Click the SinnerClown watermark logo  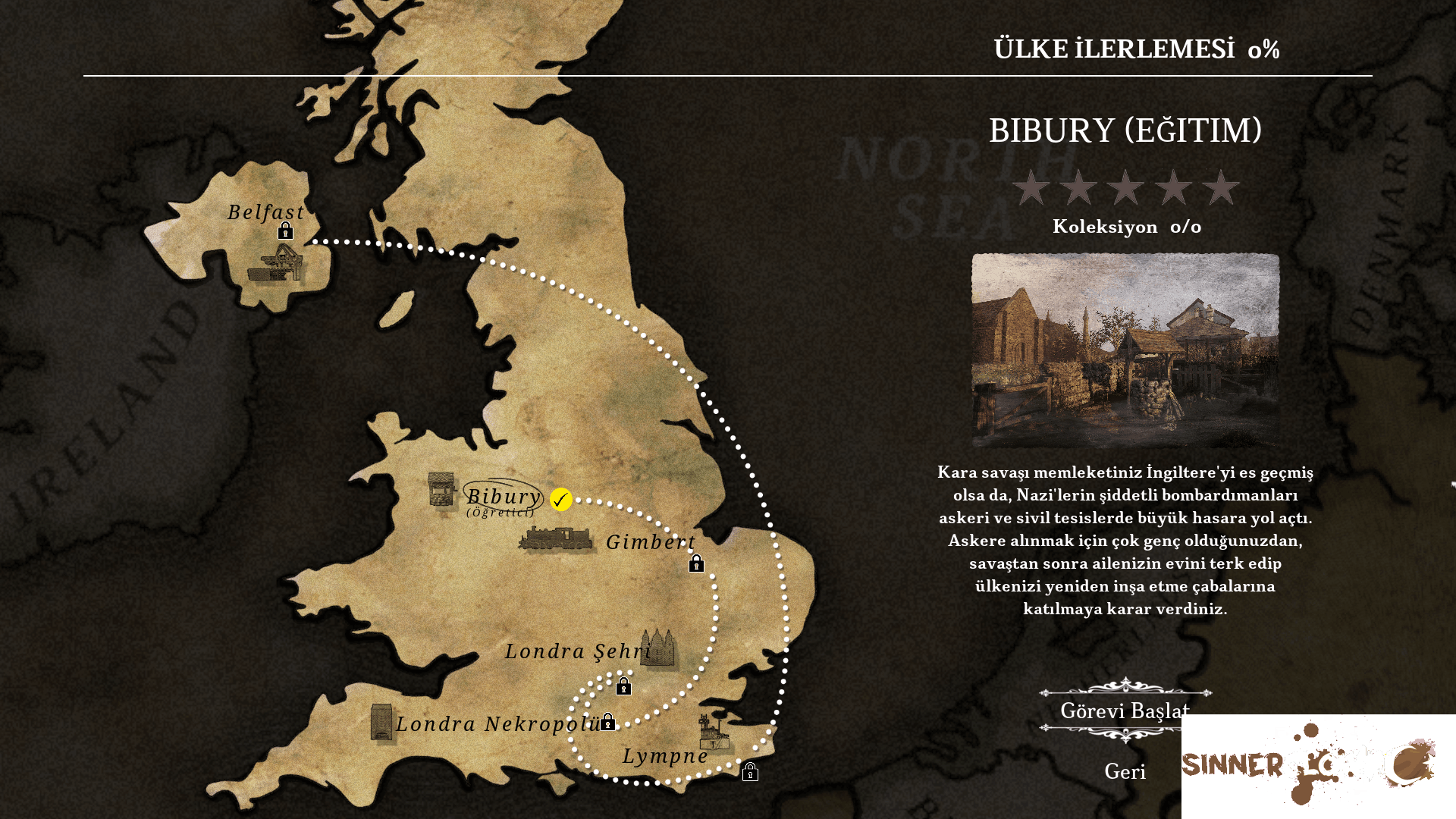click(x=1308, y=762)
